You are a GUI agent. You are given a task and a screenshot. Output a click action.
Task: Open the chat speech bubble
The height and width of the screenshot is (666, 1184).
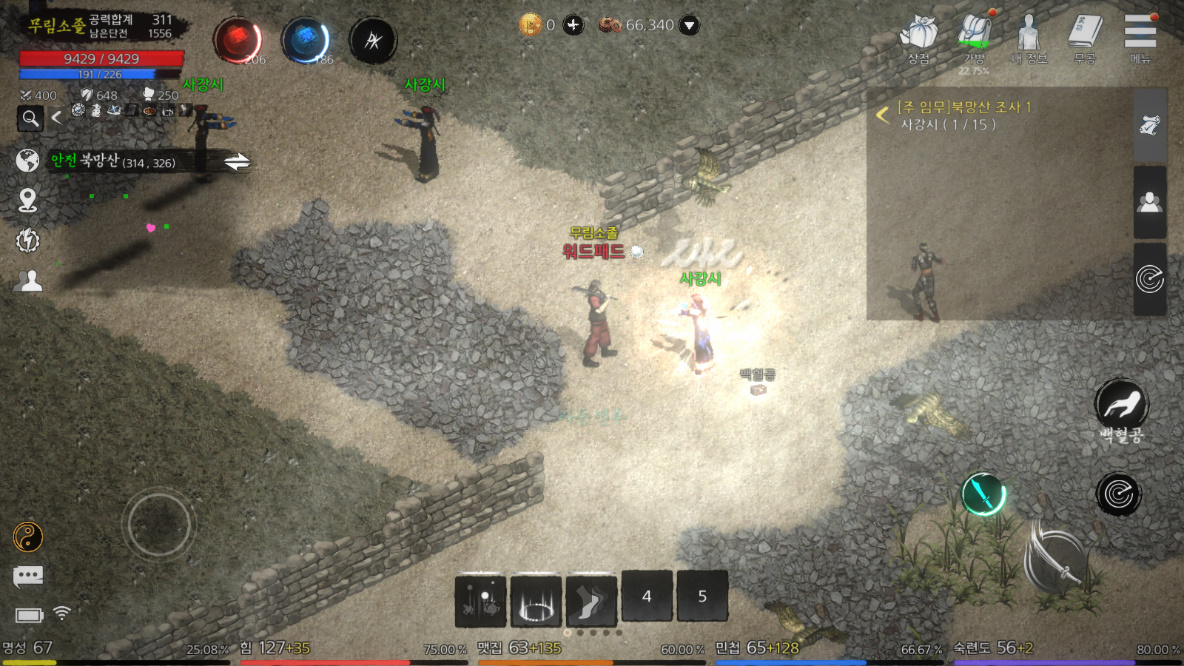click(x=28, y=576)
